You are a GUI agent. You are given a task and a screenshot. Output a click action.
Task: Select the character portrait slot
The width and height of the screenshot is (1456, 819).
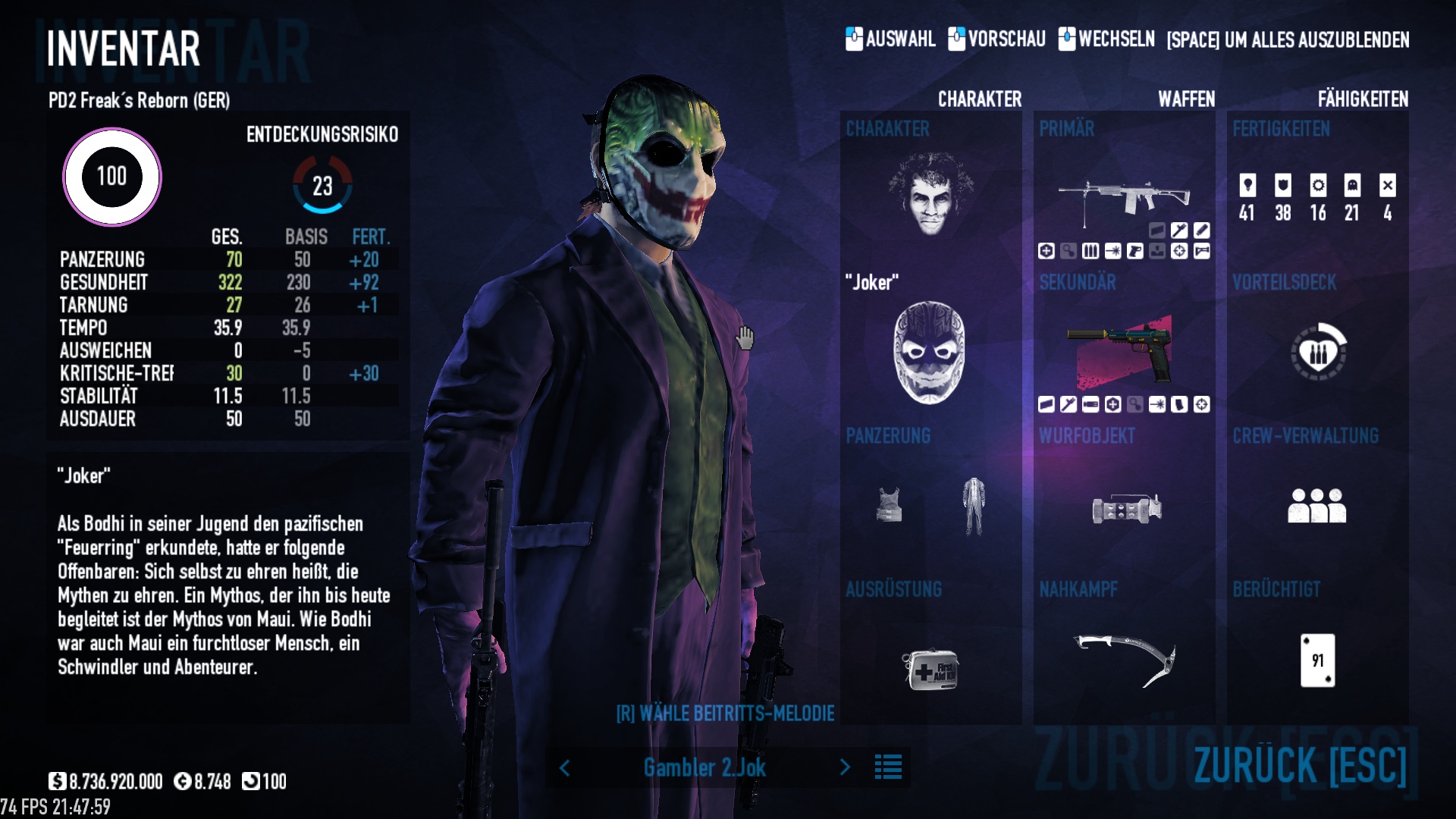click(930, 194)
